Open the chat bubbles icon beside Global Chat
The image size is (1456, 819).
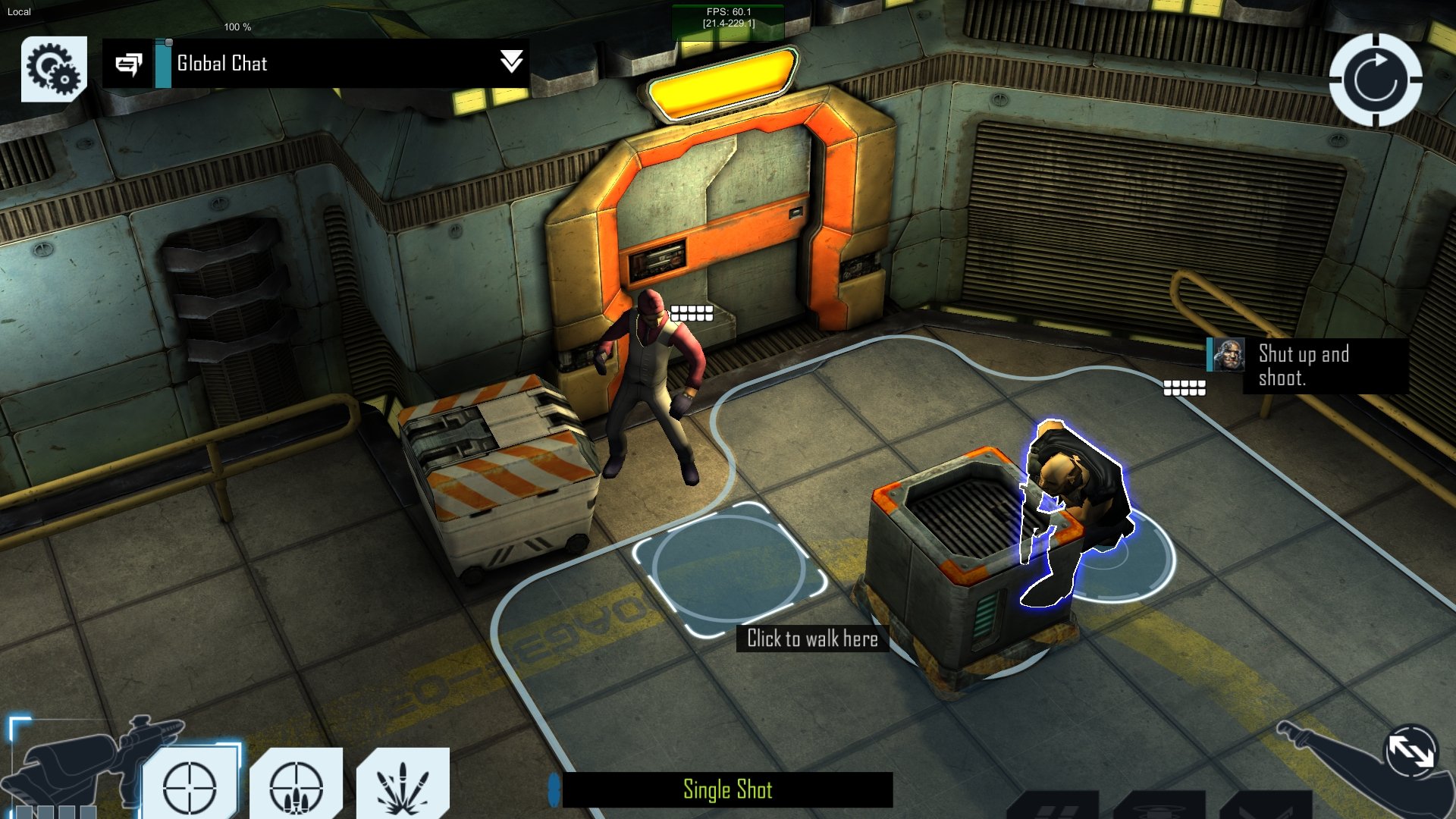click(x=130, y=64)
